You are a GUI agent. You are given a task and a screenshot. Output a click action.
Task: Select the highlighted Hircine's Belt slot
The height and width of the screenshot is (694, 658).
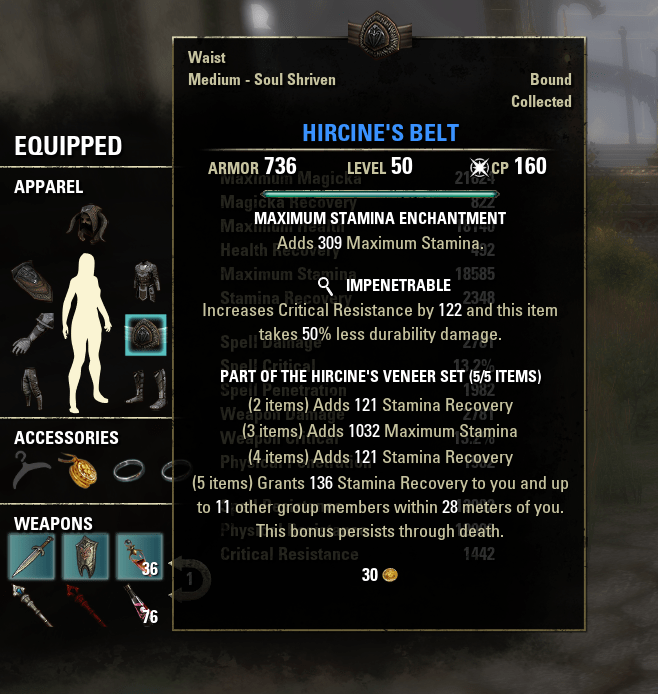click(146, 335)
